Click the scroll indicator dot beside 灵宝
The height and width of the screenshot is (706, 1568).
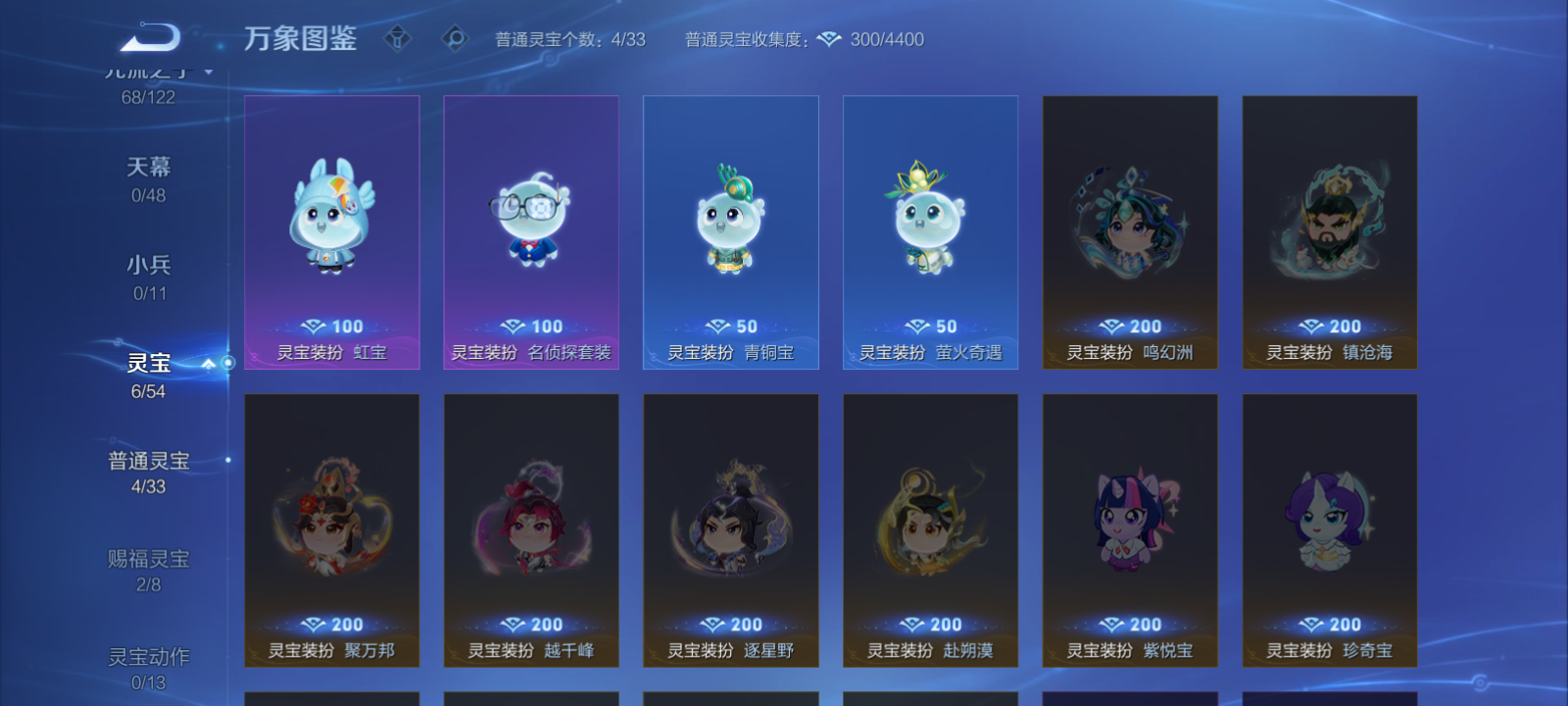click(226, 364)
